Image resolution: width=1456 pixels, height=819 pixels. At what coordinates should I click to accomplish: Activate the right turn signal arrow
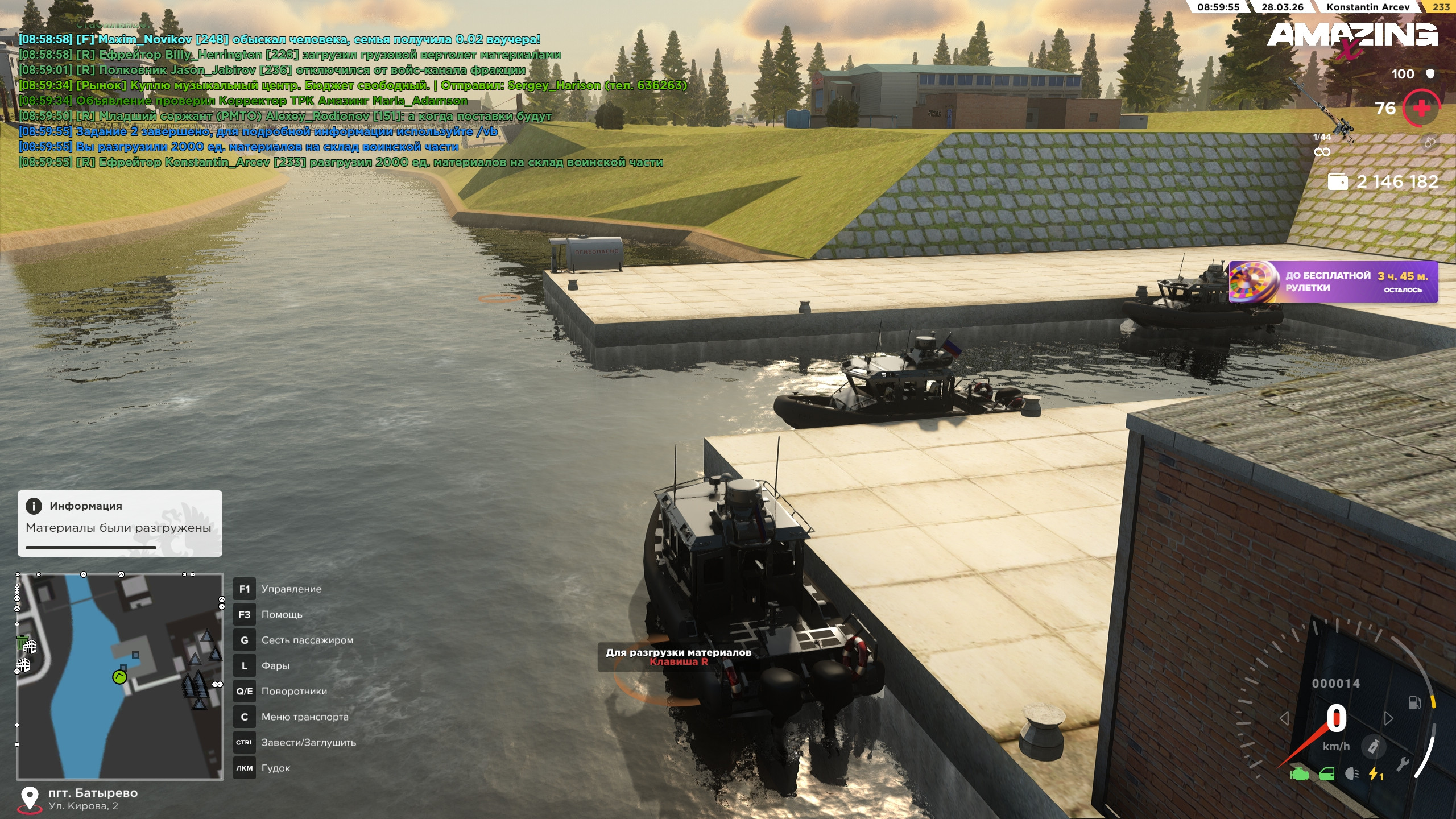tap(1388, 718)
